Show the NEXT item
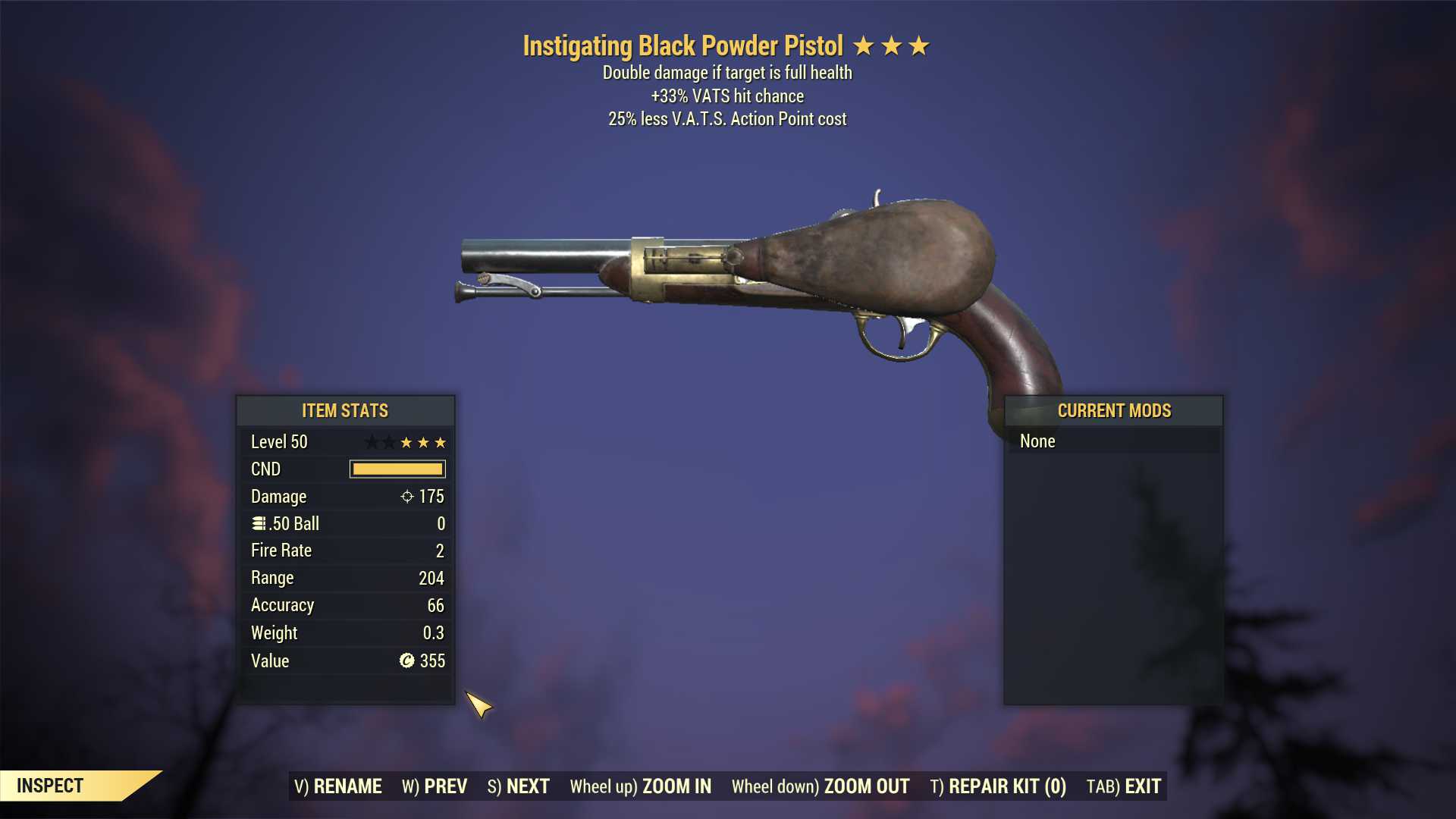Image resolution: width=1456 pixels, height=819 pixels. point(519,786)
